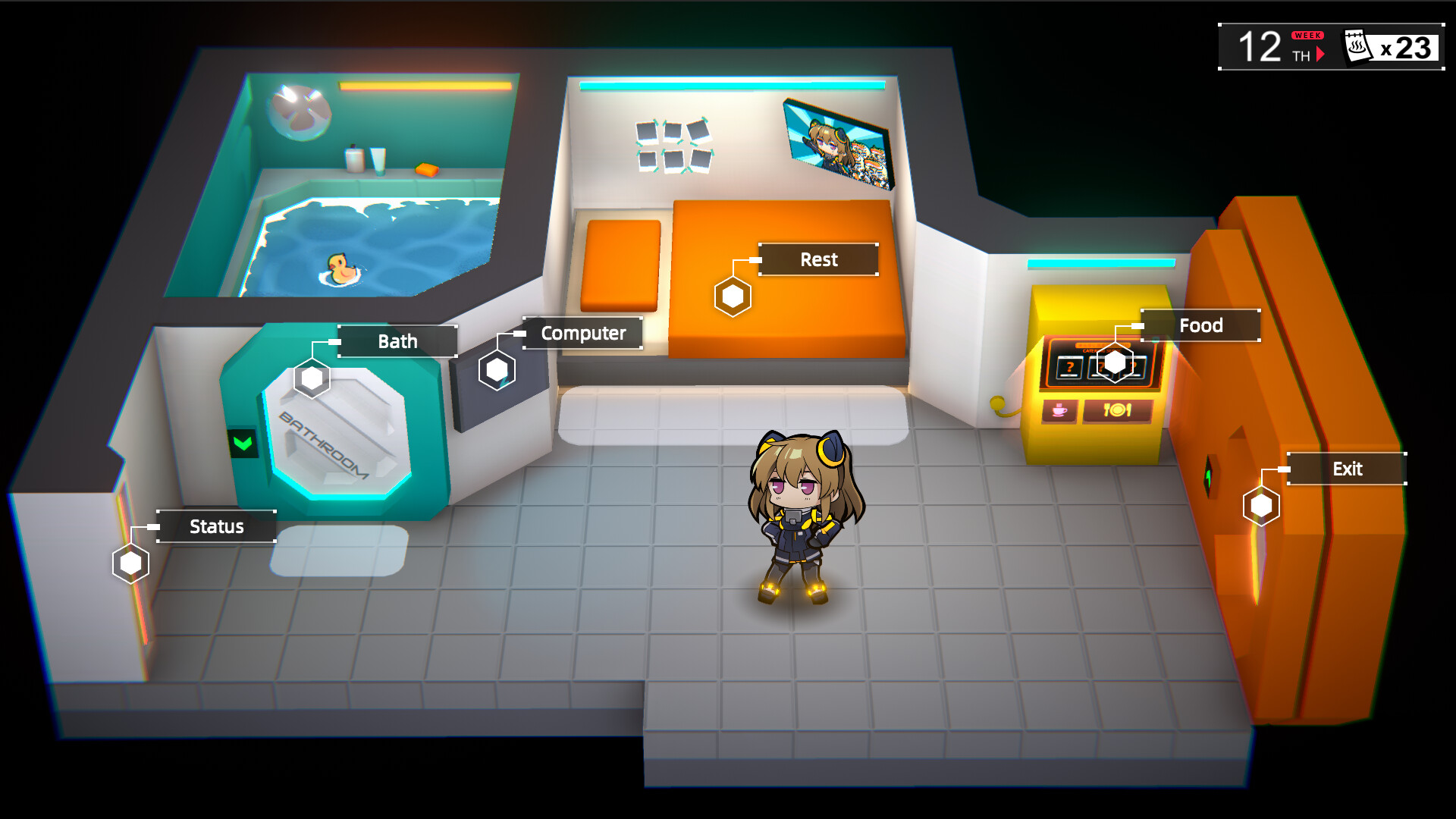Click the Exit label

click(x=1347, y=469)
